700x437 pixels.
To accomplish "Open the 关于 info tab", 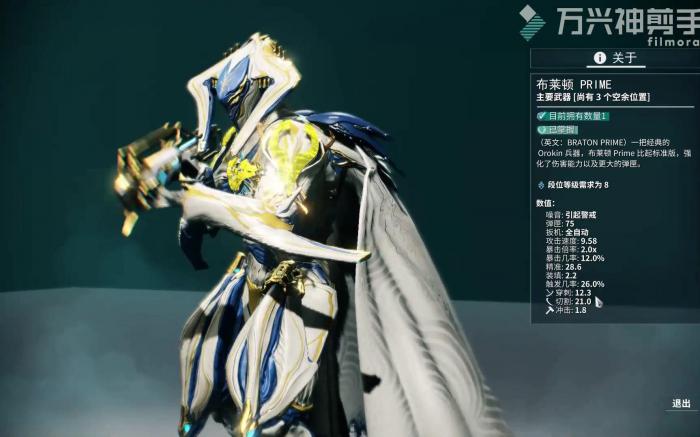I will (614, 58).
